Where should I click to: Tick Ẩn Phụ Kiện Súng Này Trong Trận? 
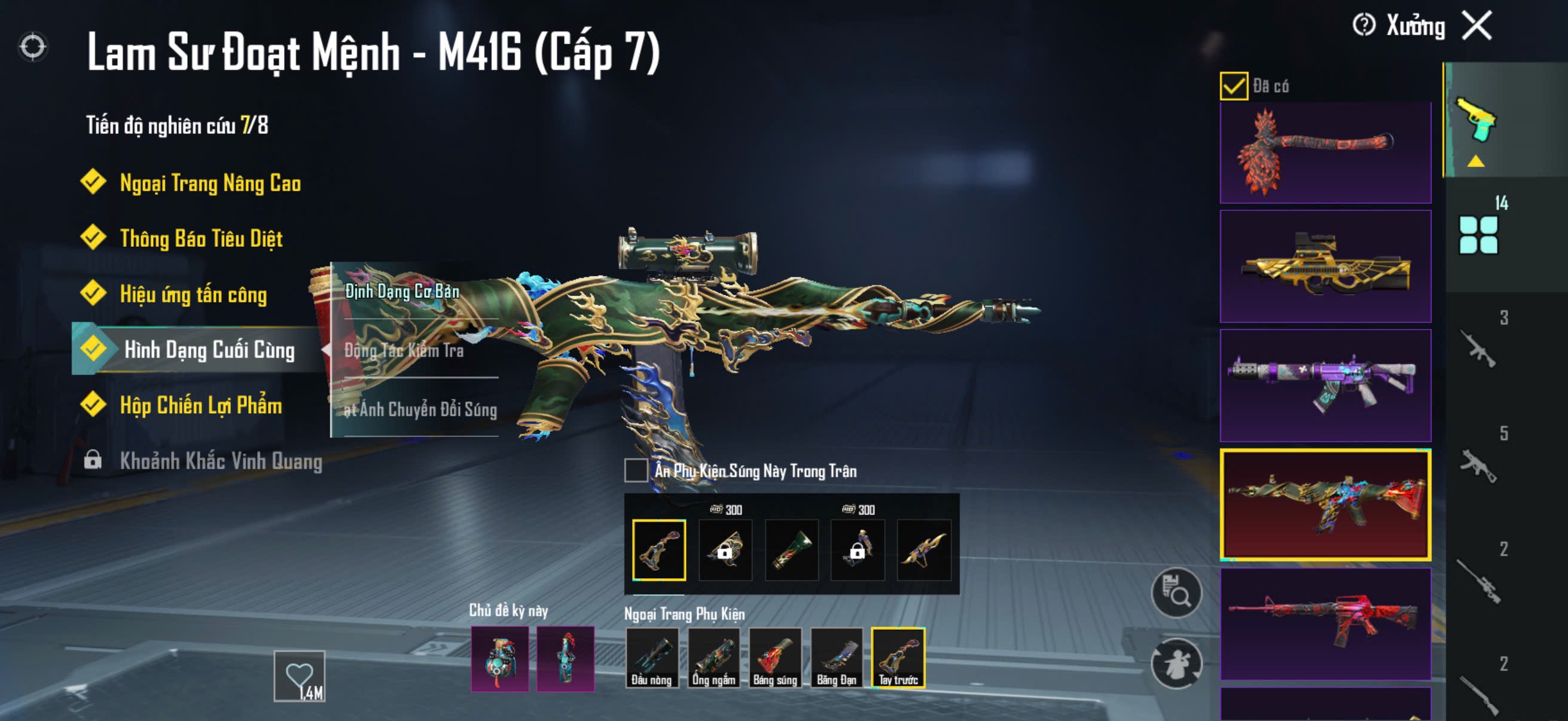coord(636,471)
